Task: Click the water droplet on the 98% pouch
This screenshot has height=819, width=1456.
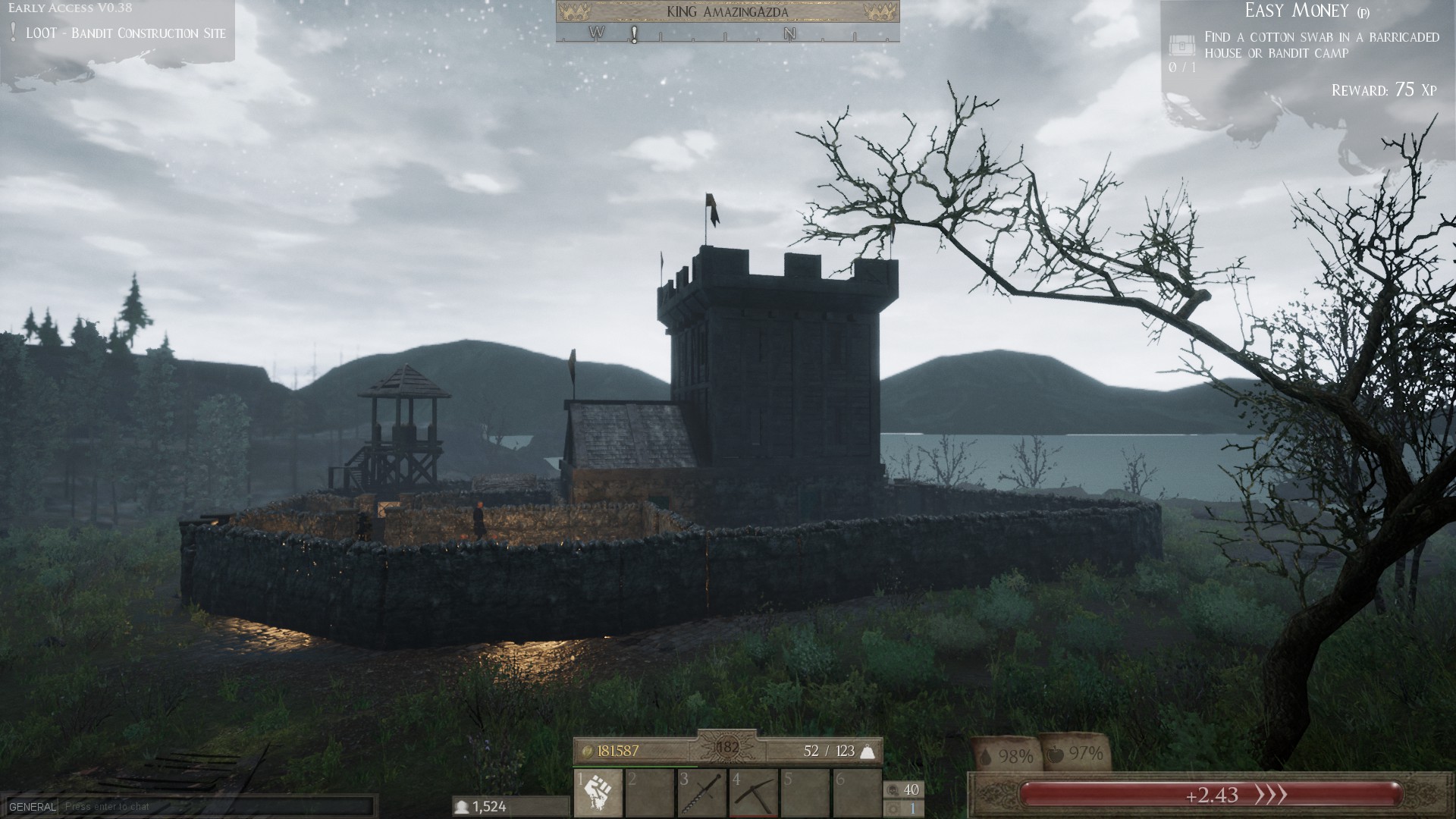Action: [987, 754]
